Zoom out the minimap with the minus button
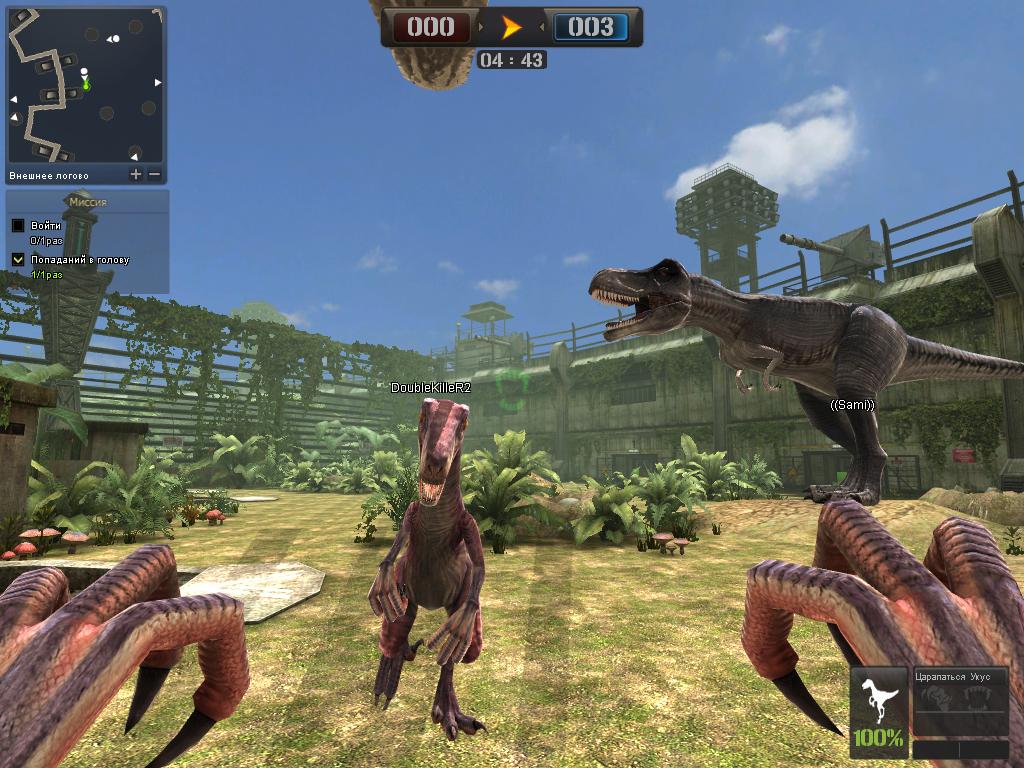 (x=155, y=174)
